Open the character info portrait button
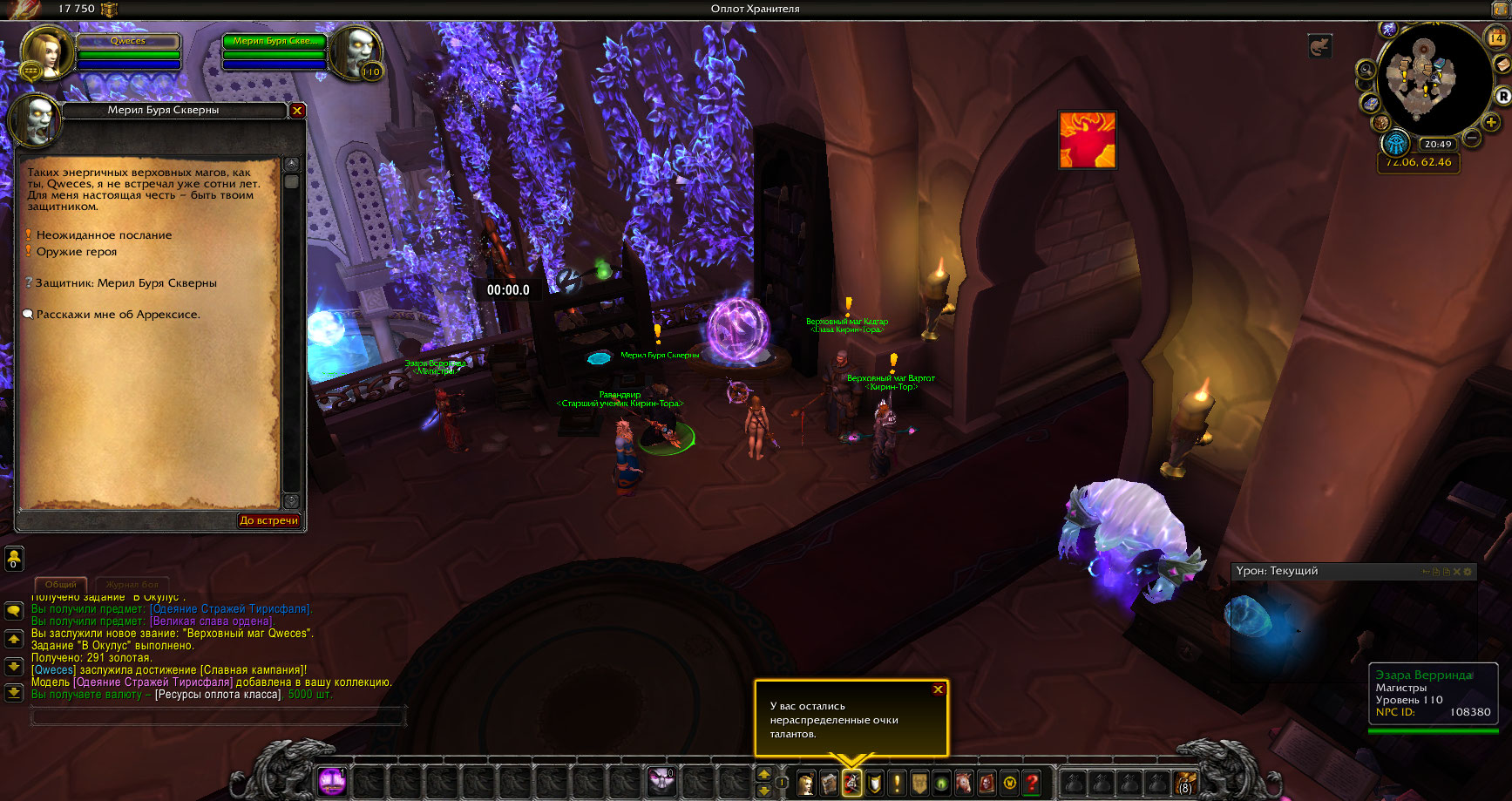1512x801 pixels. click(x=807, y=783)
